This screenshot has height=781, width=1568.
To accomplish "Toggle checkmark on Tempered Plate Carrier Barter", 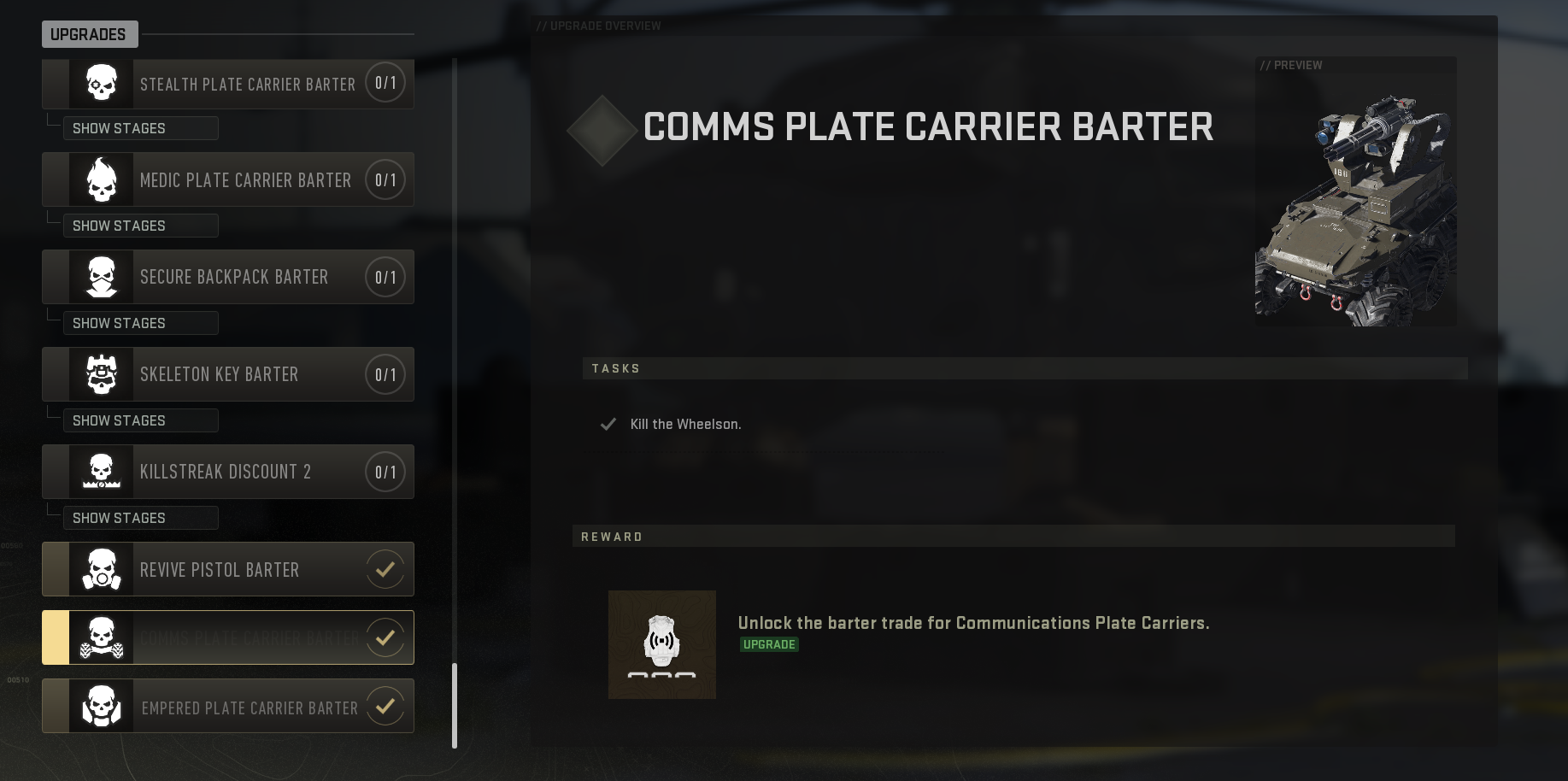I will click(x=385, y=706).
